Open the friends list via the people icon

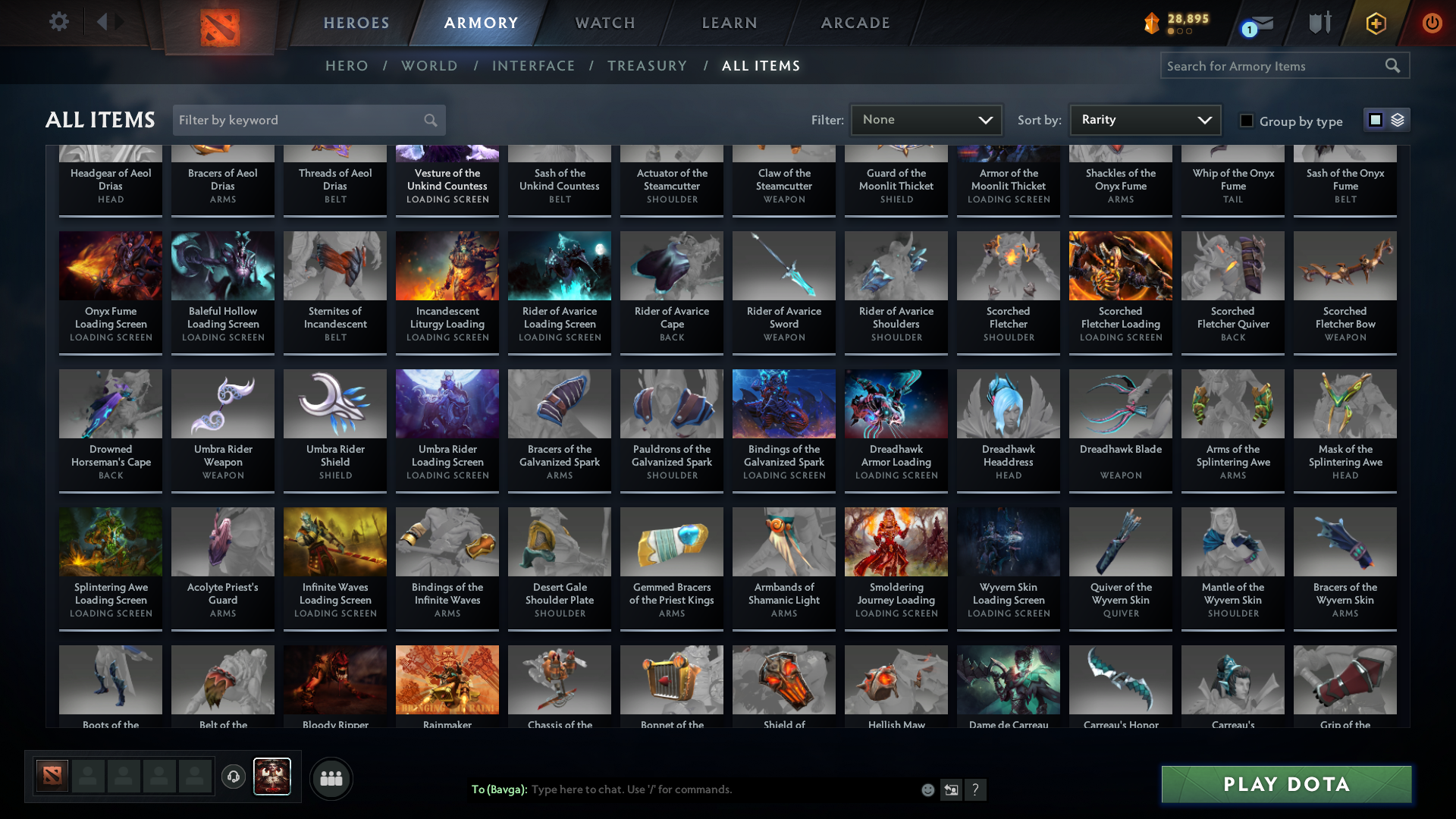[331, 777]
